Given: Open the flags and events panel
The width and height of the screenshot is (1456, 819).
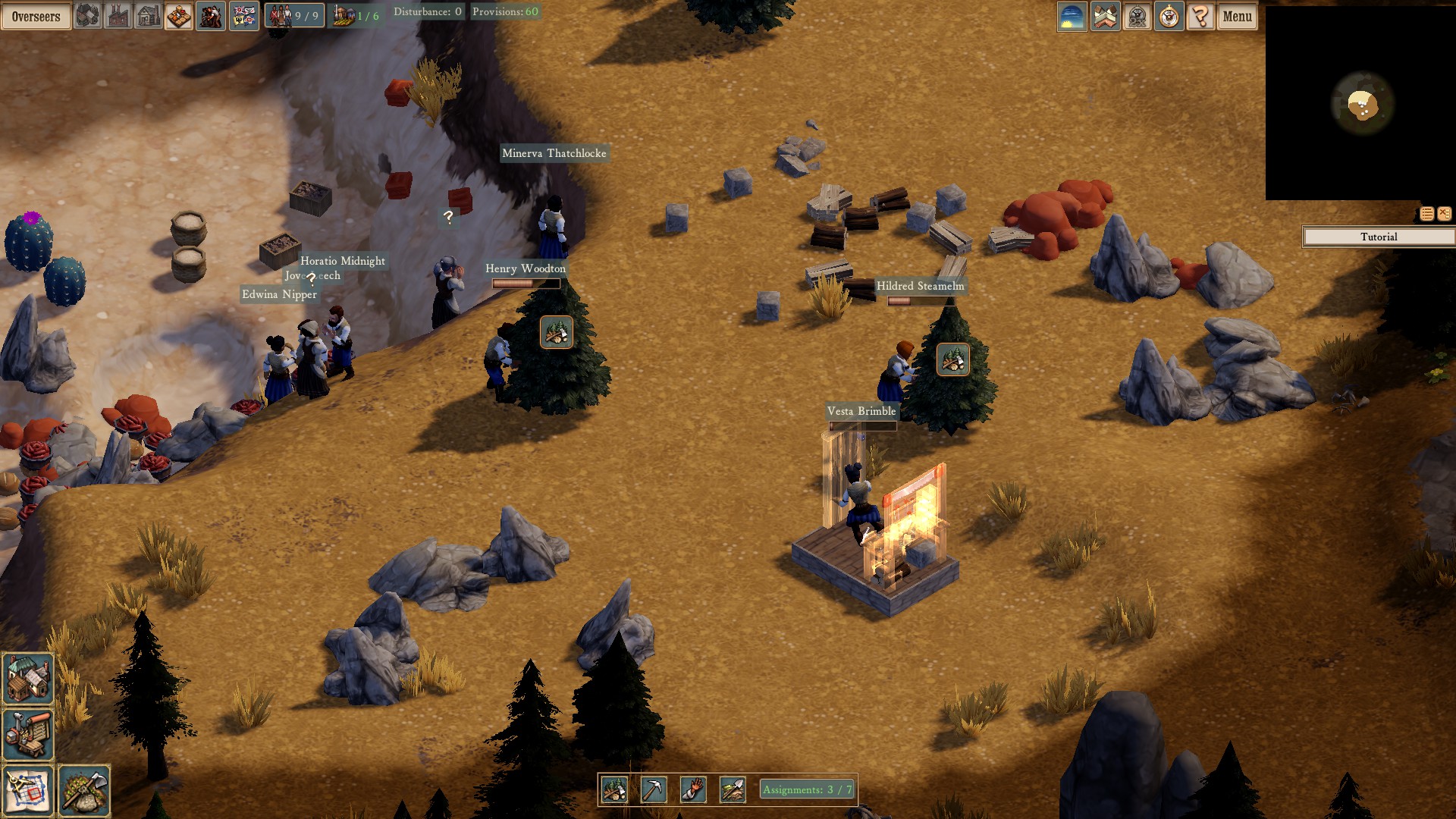Looking at the screenshot, I should (244, 16).
